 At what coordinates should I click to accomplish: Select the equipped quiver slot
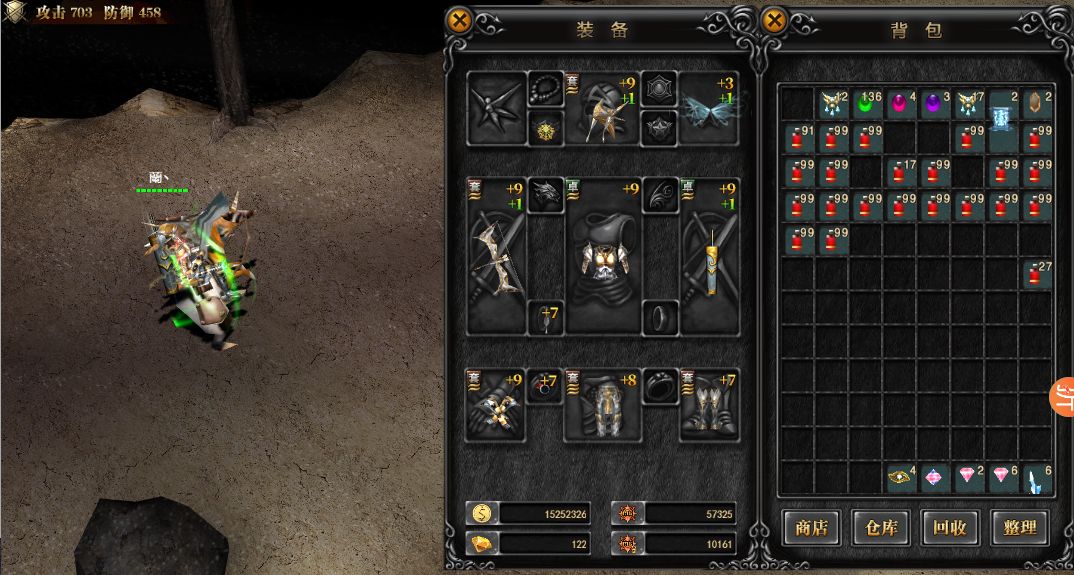click(x=710, y=256)
